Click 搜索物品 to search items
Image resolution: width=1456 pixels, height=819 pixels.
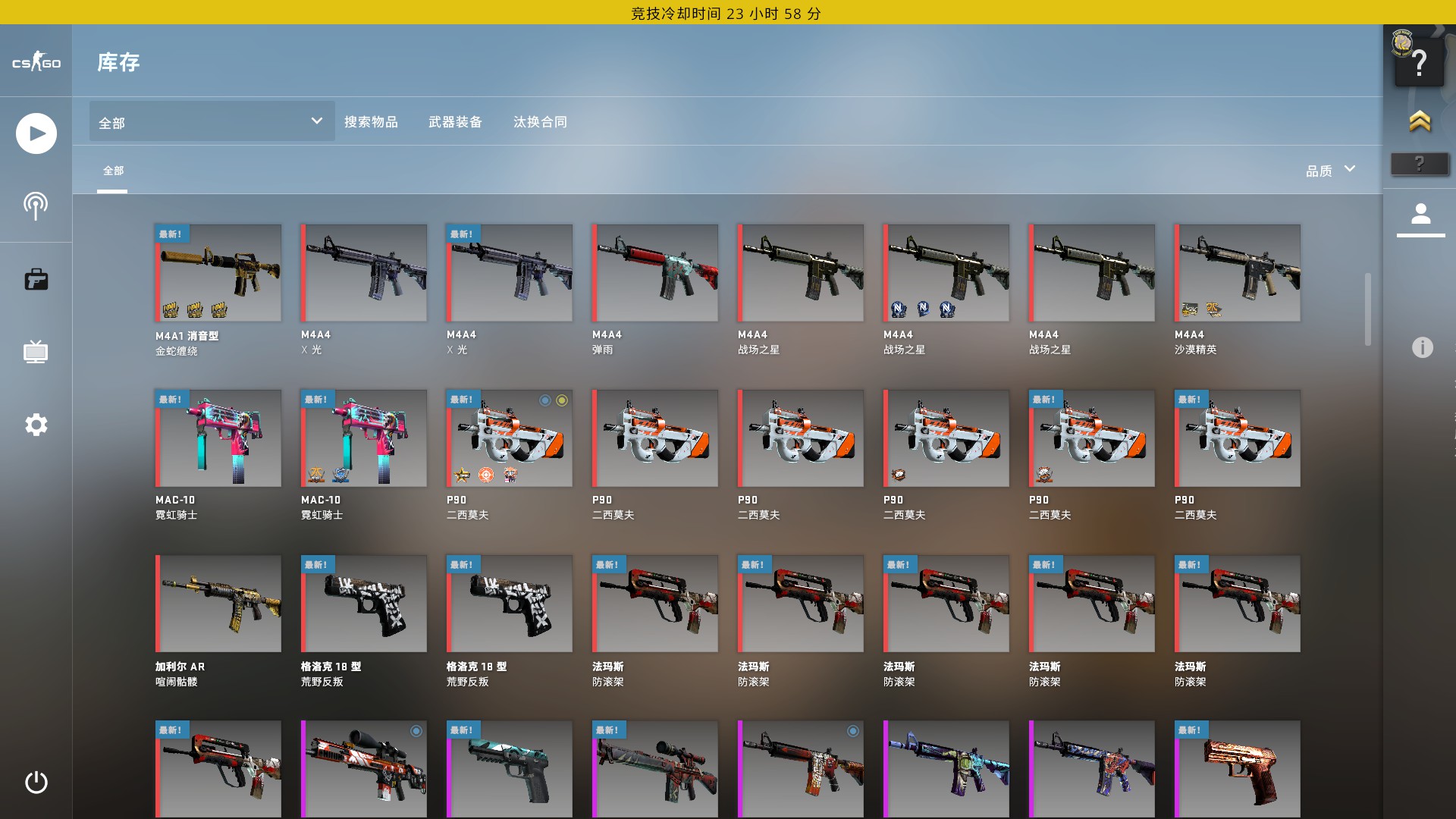[x=372, y=122]
